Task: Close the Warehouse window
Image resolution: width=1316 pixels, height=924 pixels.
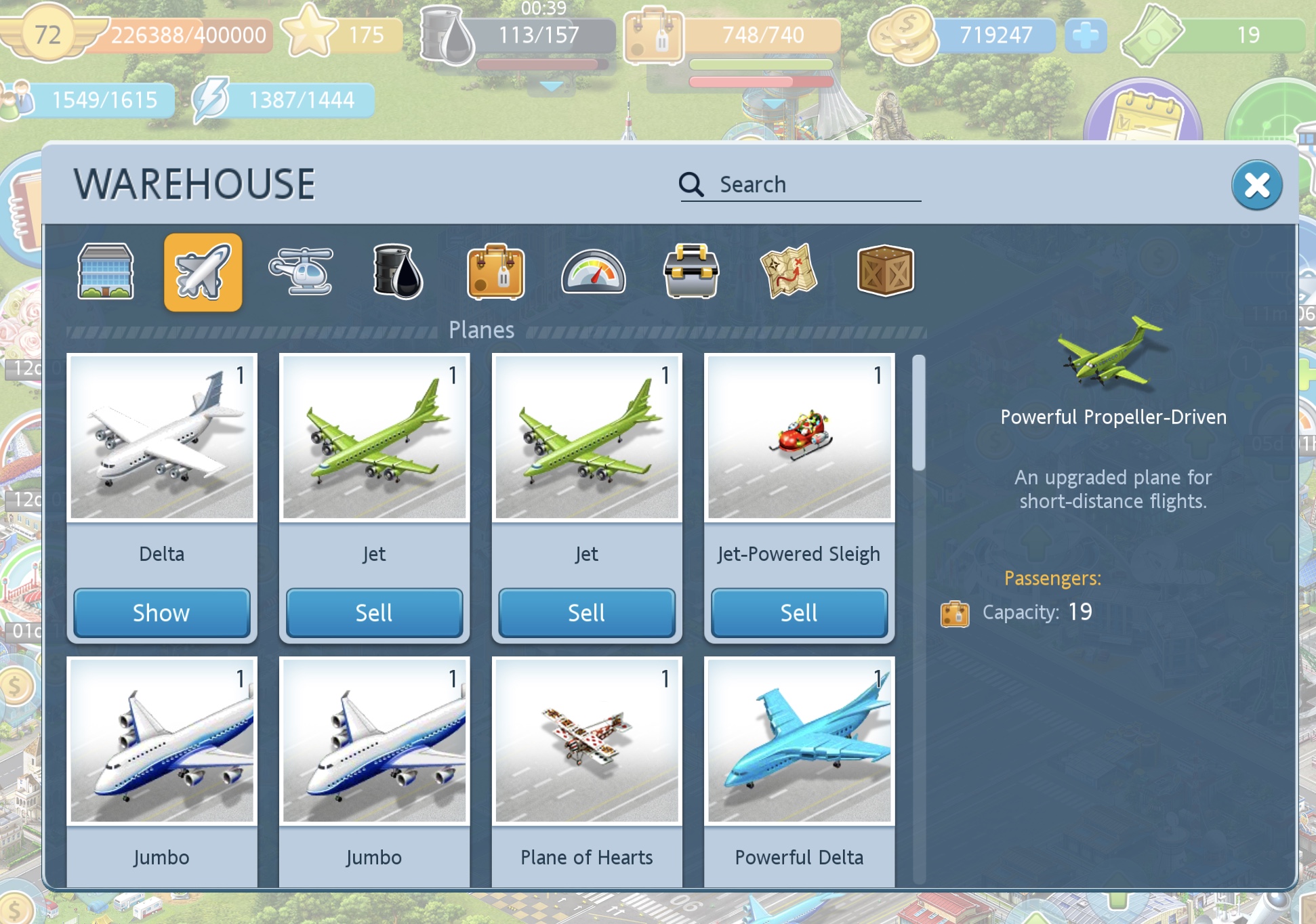Action: coord(1256,185)
